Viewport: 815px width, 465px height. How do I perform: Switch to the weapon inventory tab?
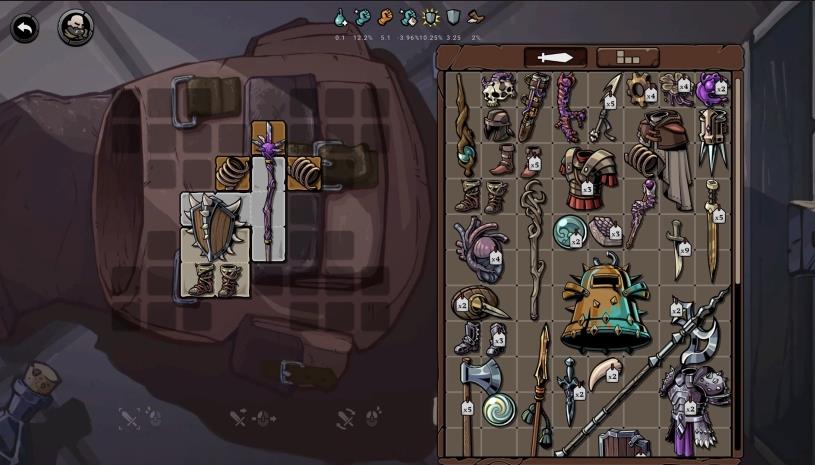point(555,57)
